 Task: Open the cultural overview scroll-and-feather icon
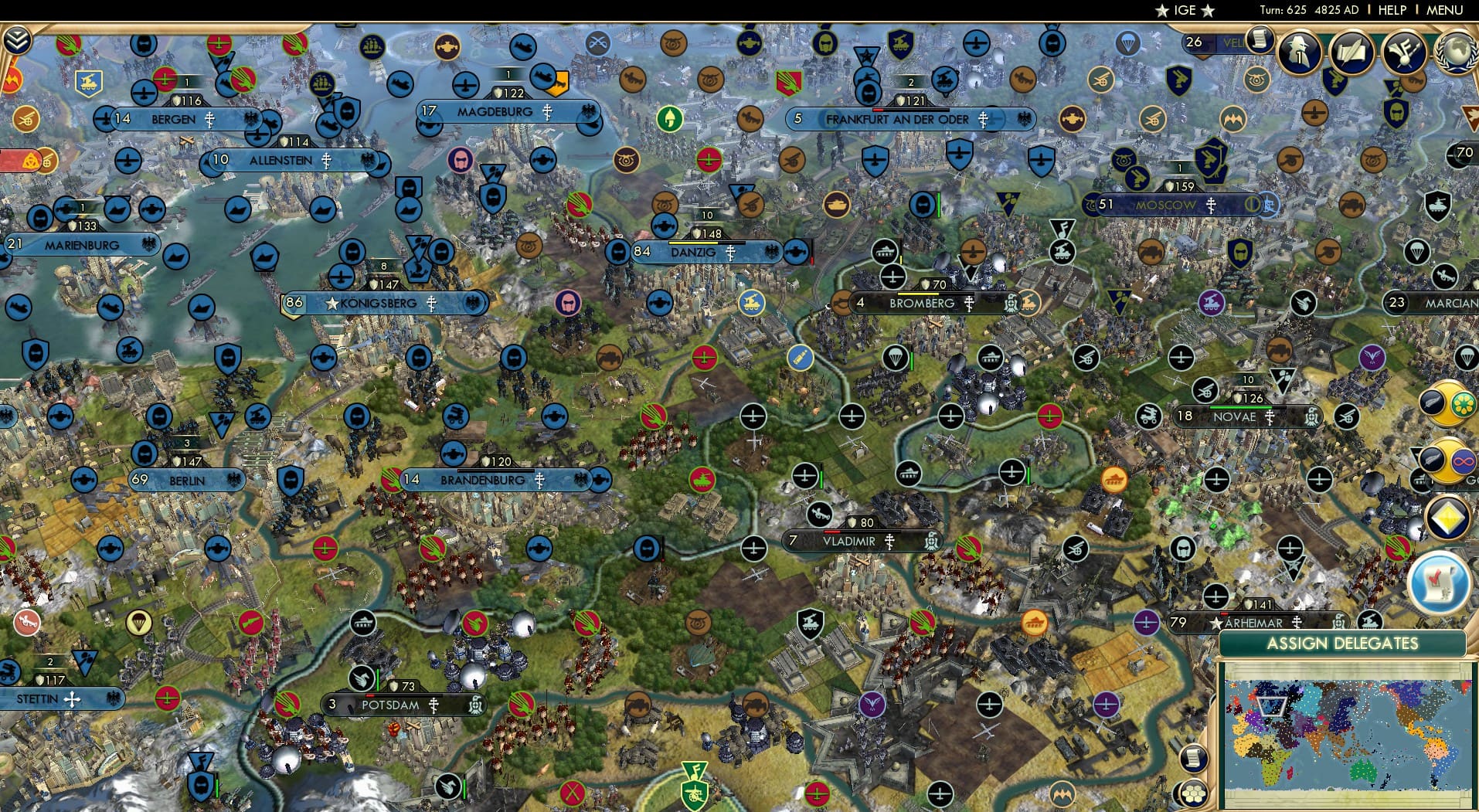pos(1351,51)
